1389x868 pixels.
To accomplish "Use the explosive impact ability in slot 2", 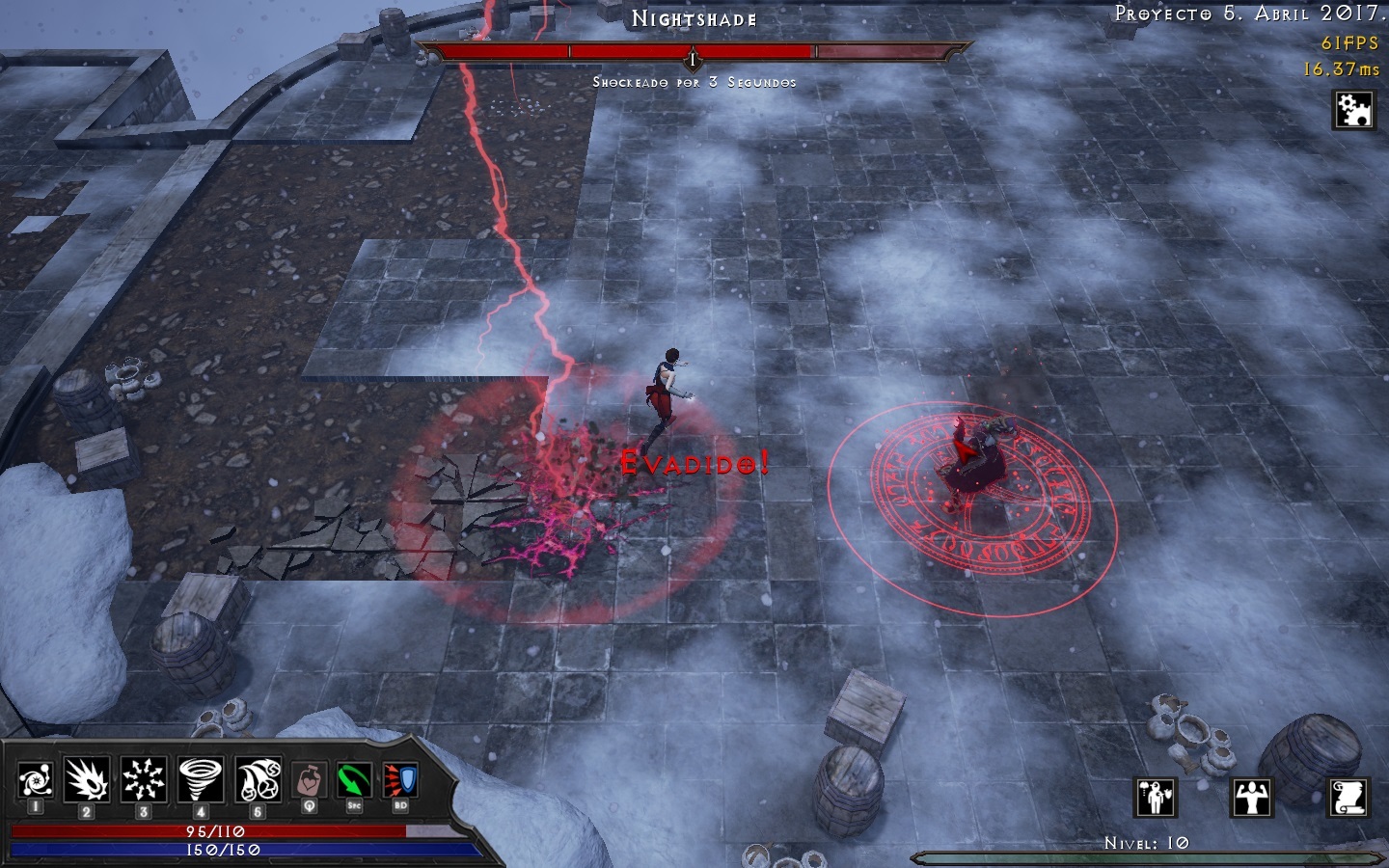I will tap(87, 779).
